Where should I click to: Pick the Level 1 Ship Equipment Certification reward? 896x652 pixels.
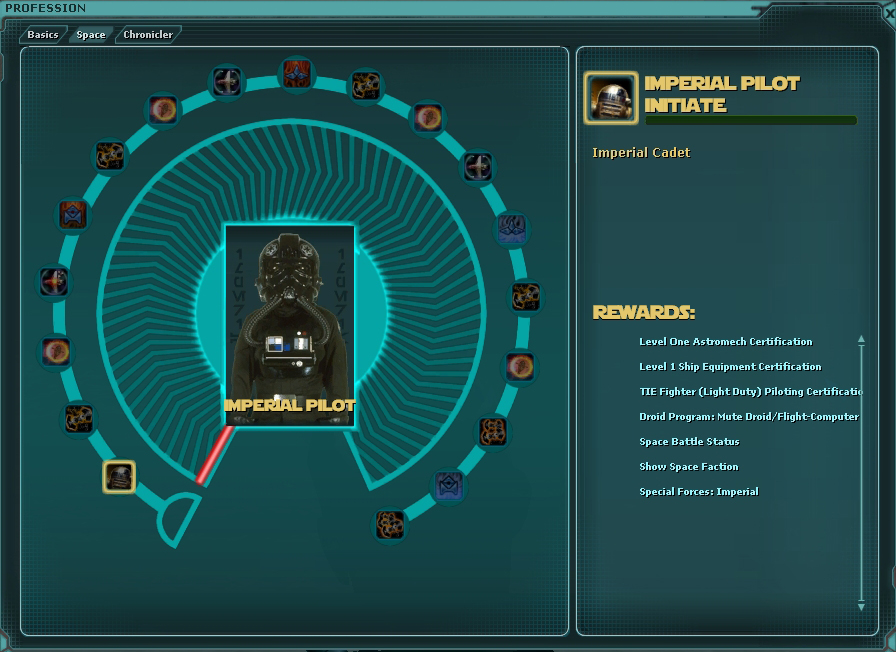[x=730, y=367]
